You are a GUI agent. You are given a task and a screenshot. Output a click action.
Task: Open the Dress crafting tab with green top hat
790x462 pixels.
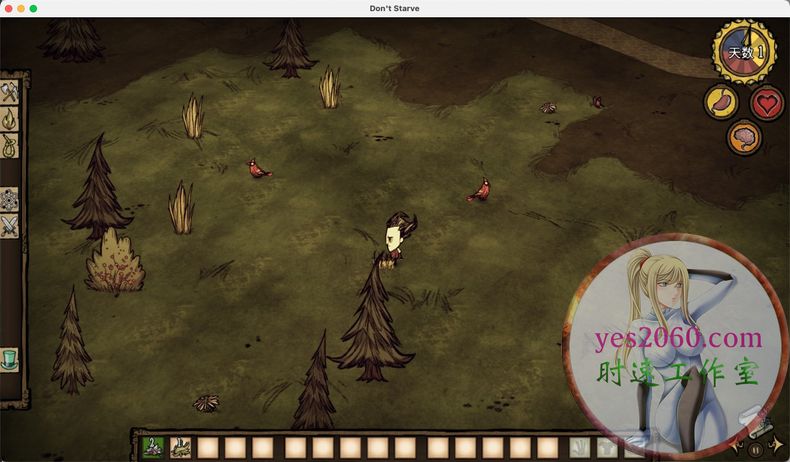tap(10, 358)
